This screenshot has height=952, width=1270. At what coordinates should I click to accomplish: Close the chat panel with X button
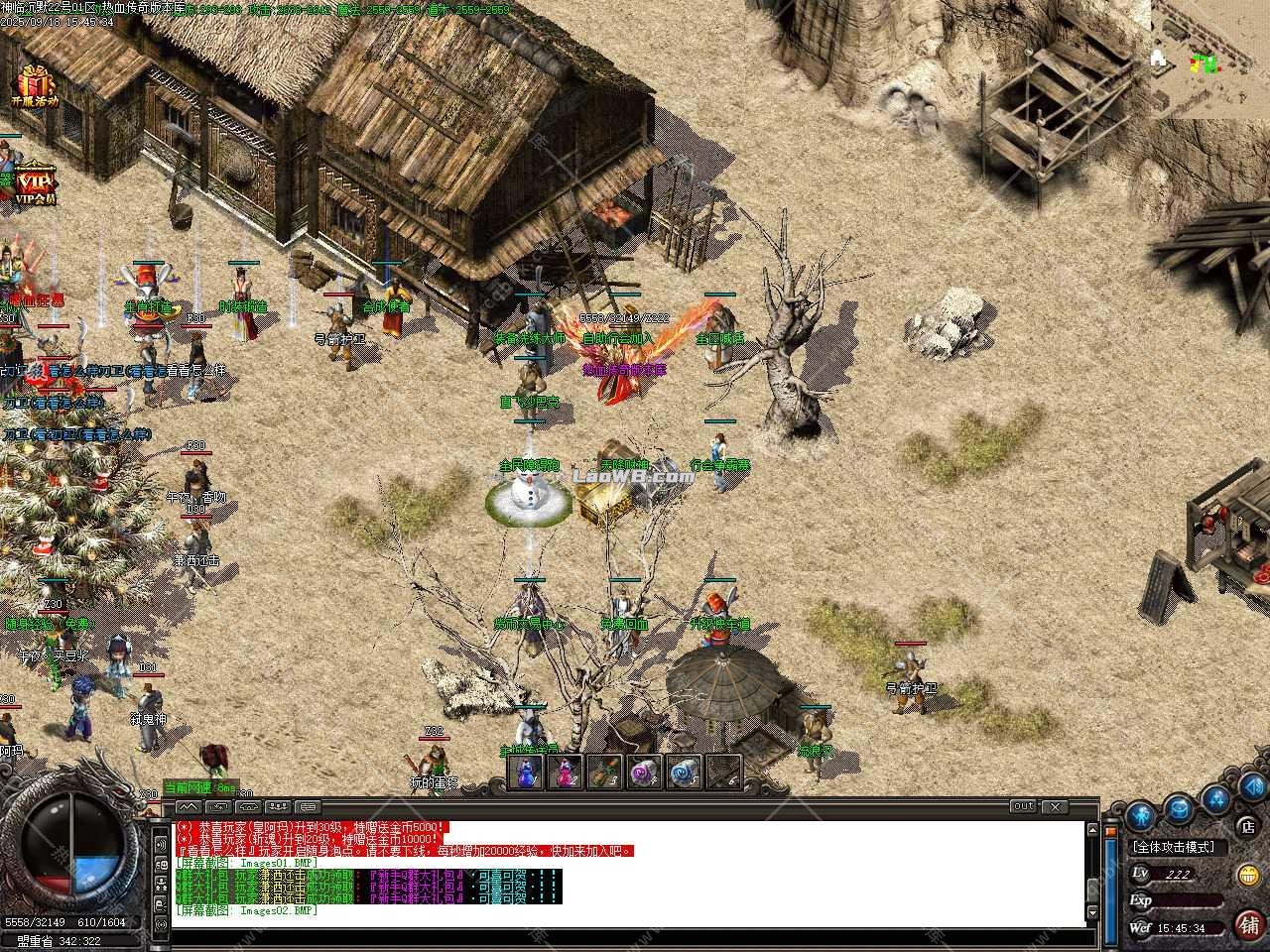(x=1054, y=807)
